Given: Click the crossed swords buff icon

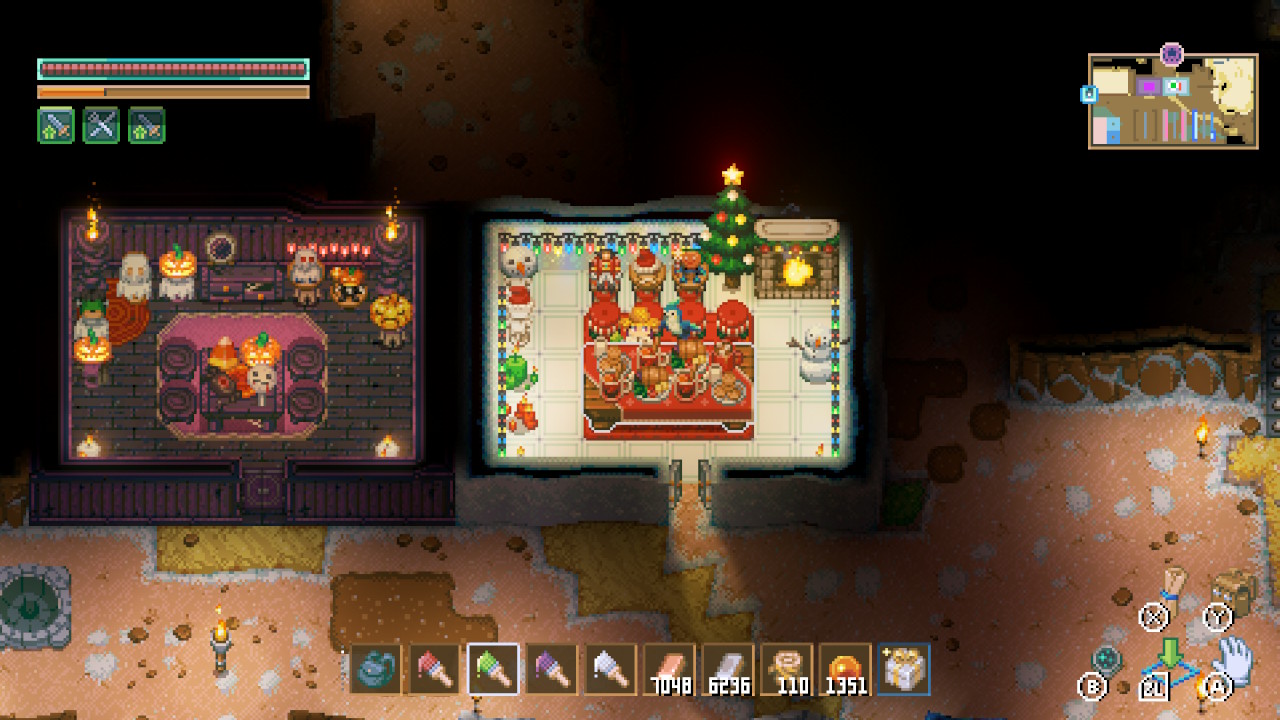Looking at the screenshot, I should pyautogui.click(x=101, y=126).
